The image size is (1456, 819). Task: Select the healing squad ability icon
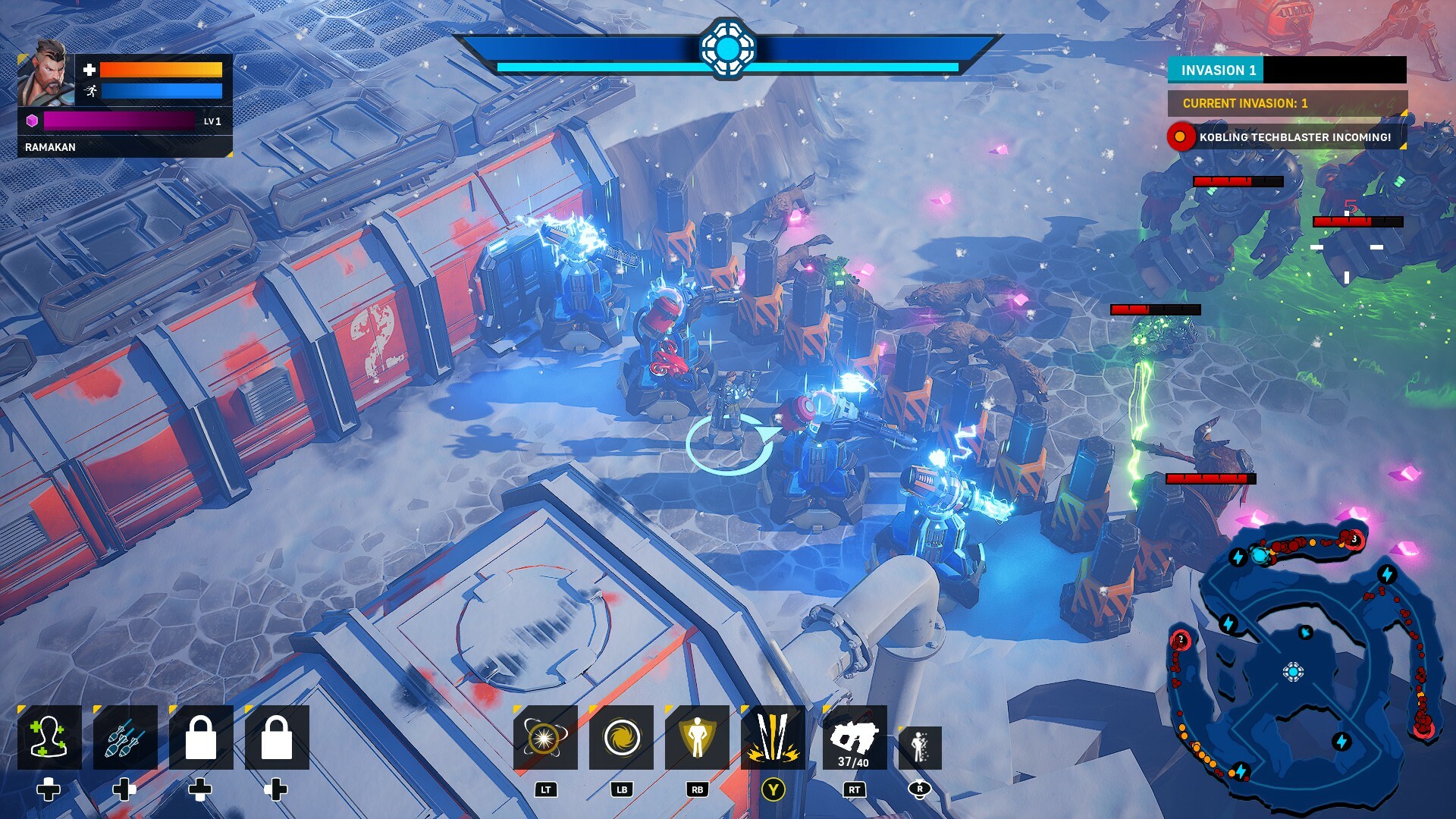(49, 738)
